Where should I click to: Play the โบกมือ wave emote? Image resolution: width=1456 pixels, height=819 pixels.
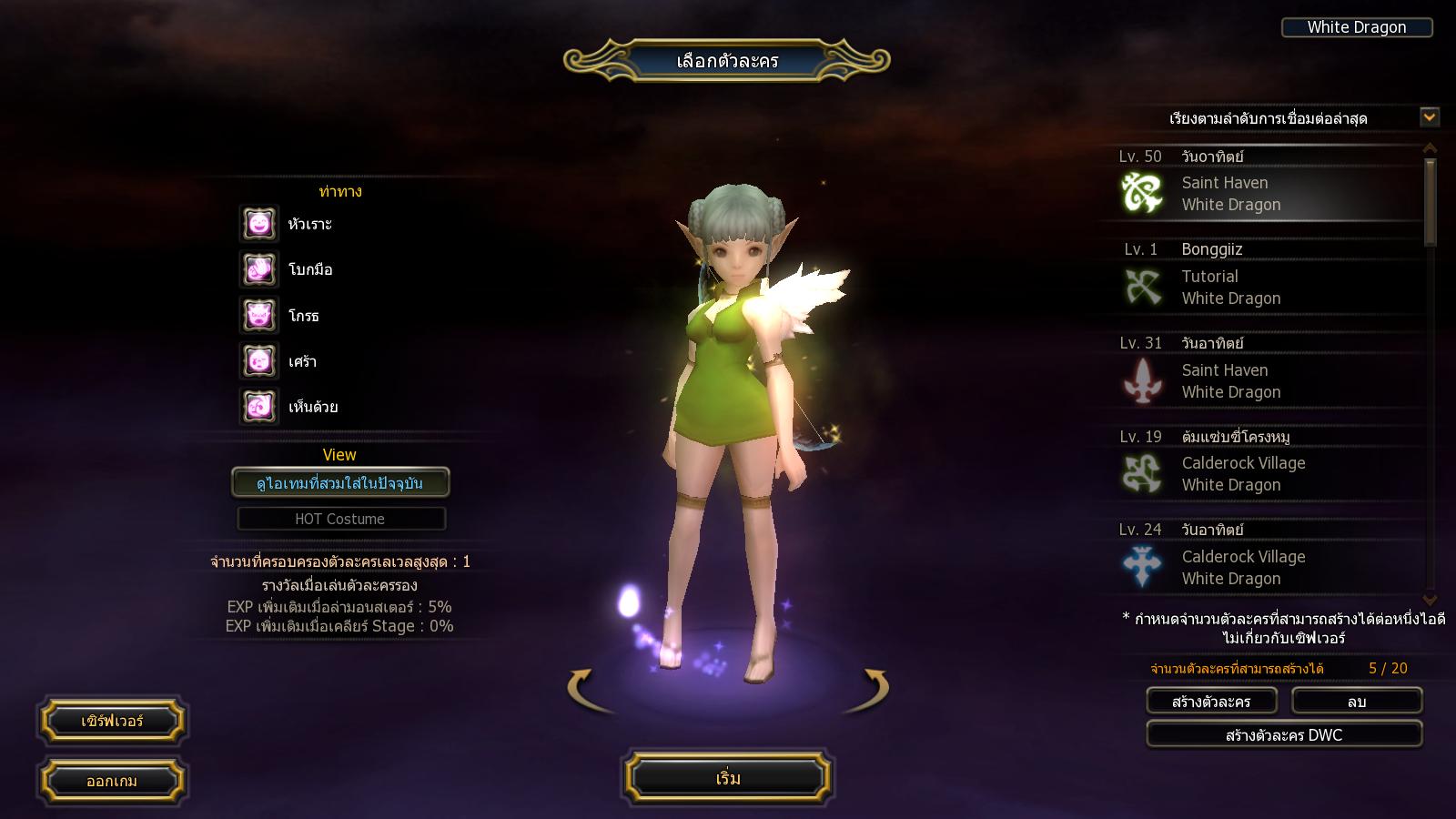pos(259,269)
